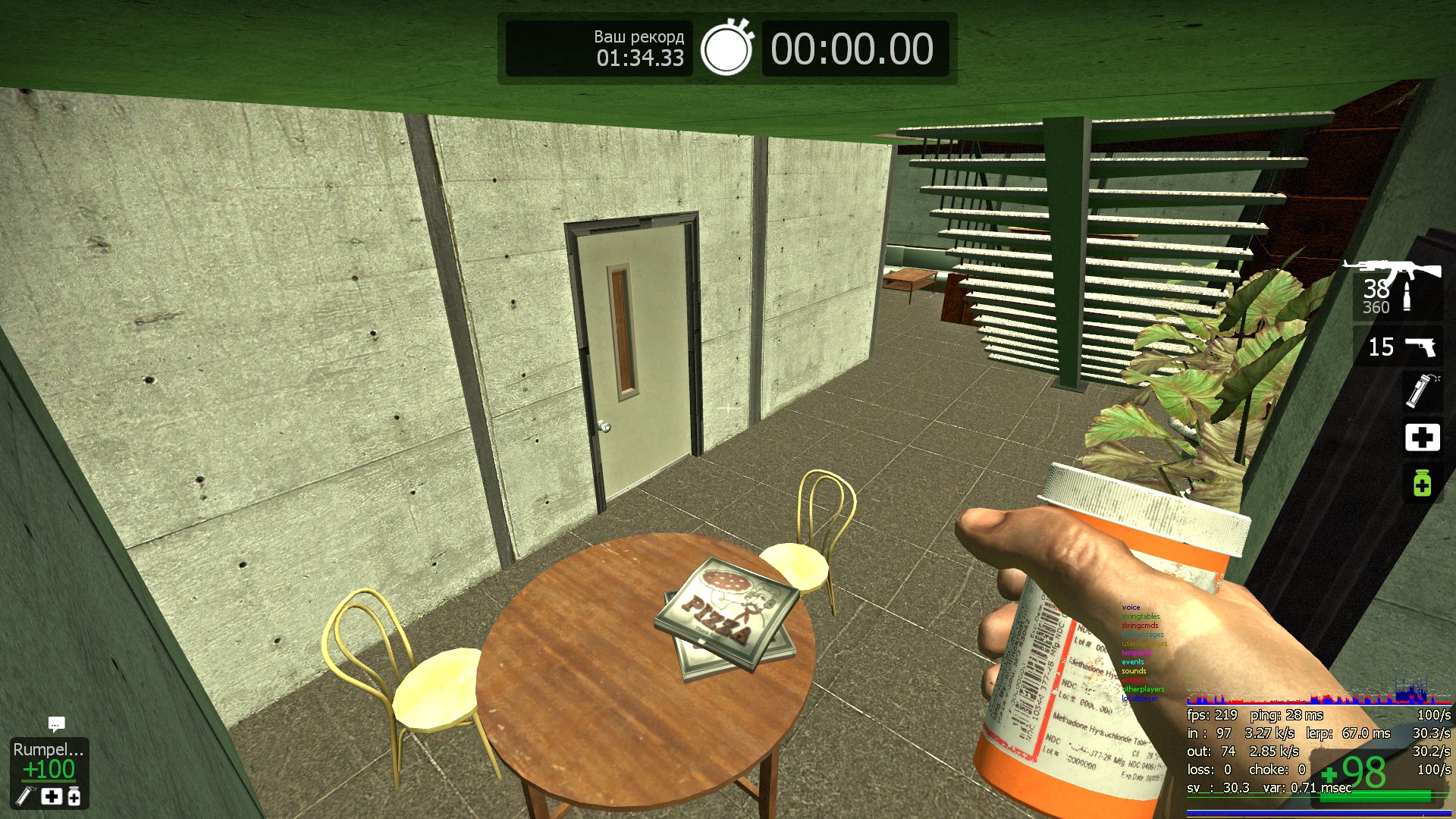Select the AK-47 rifle weapon slot
Viewport: 1456px width, 819px height.
[x=1397, y=288]
